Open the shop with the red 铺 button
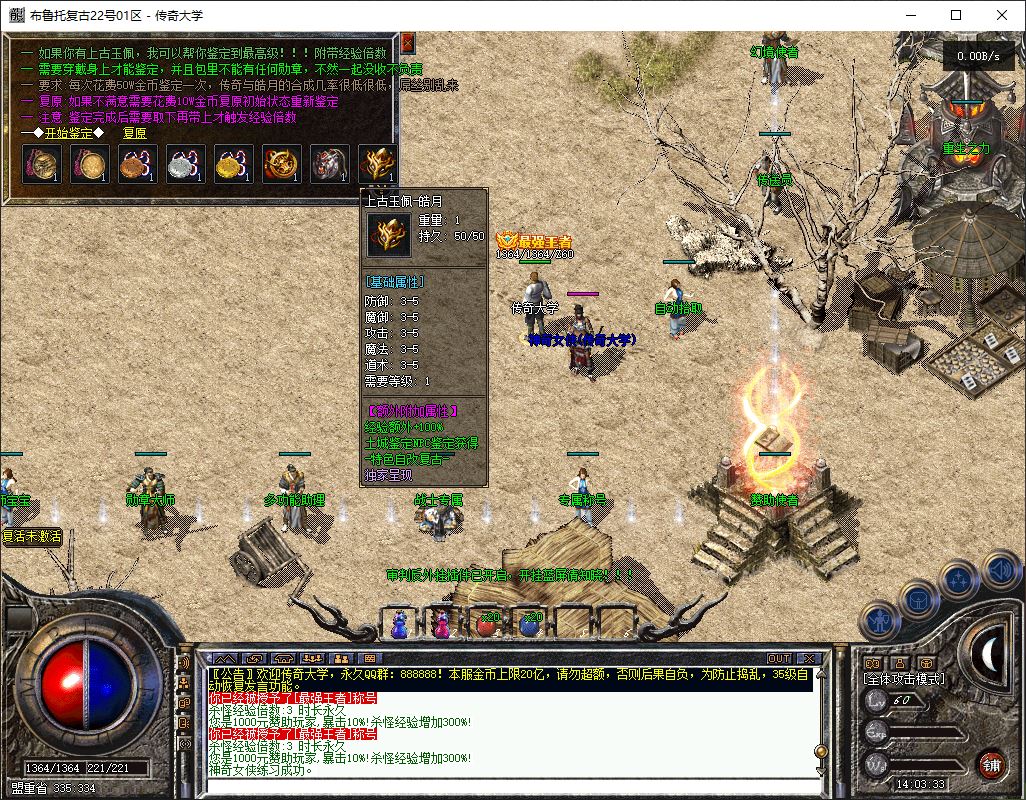Image resolution: width=1026 pixels, height=800 pixels. pyautogui.click(x=990, y=765)
